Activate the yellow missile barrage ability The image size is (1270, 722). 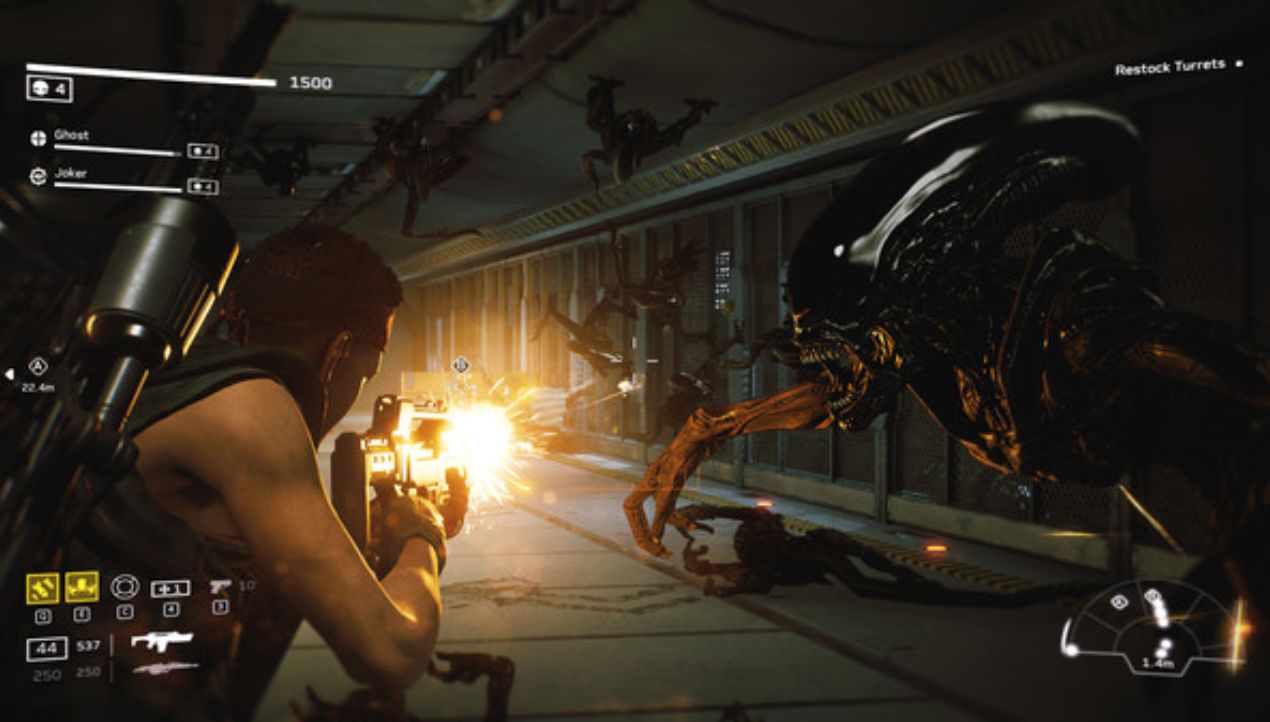42,587
